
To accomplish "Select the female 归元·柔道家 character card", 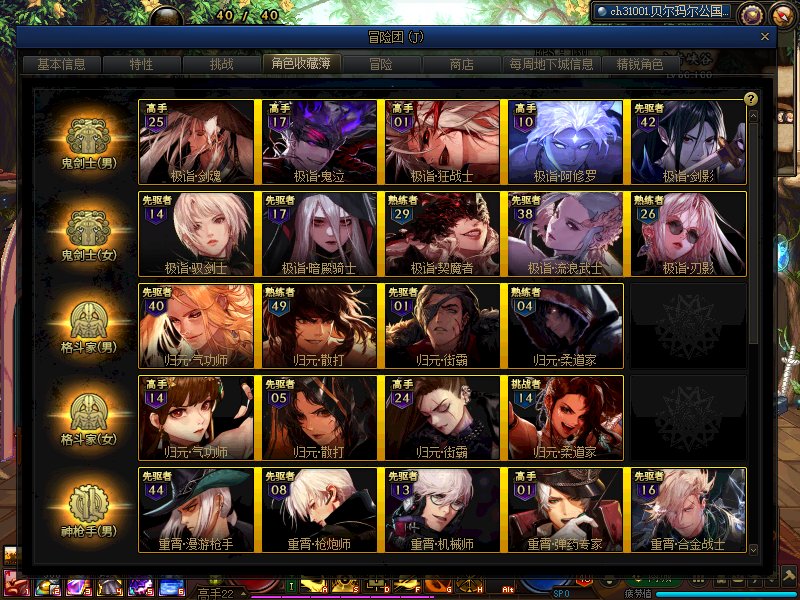I will tap(565, 418).
